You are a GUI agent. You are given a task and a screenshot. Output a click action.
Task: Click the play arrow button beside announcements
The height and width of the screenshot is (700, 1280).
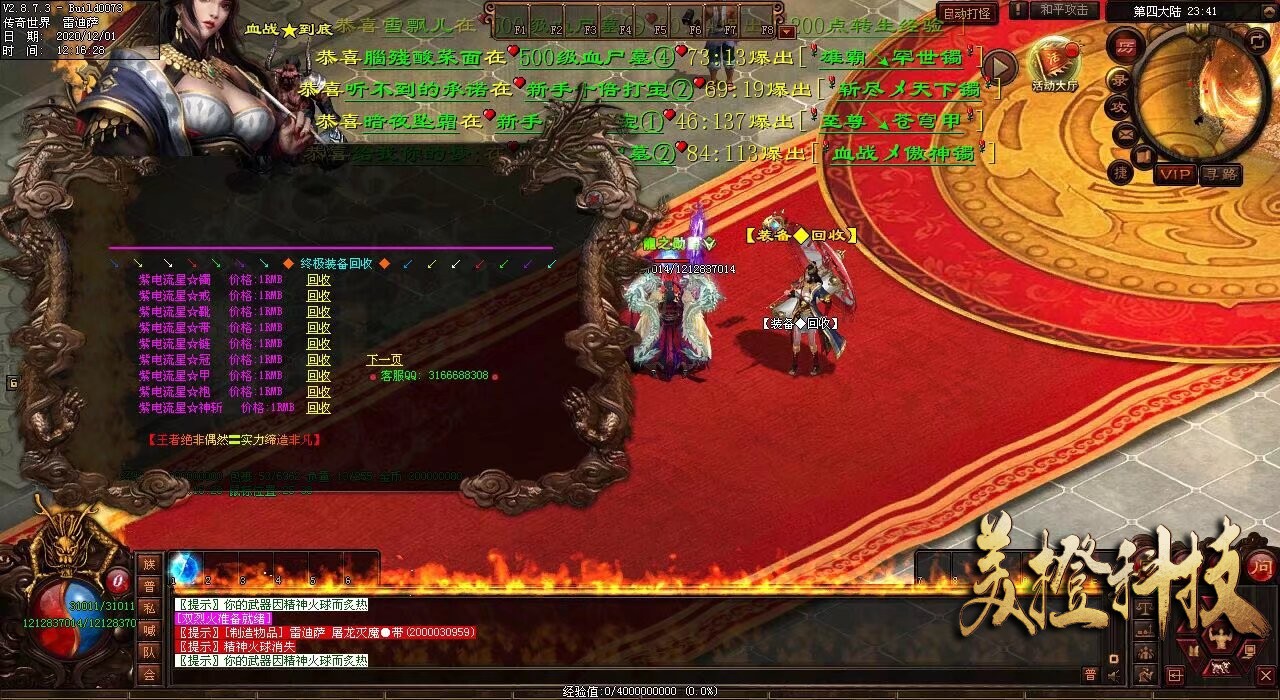[x=998, y=67]
